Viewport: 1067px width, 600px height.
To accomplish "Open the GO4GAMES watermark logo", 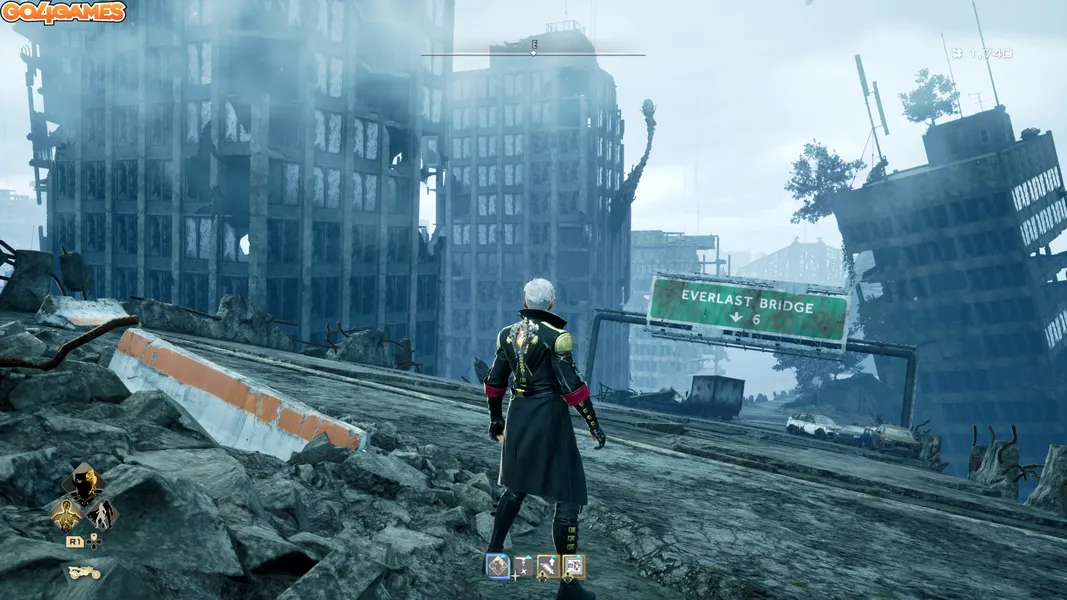I will click(64, 13).
